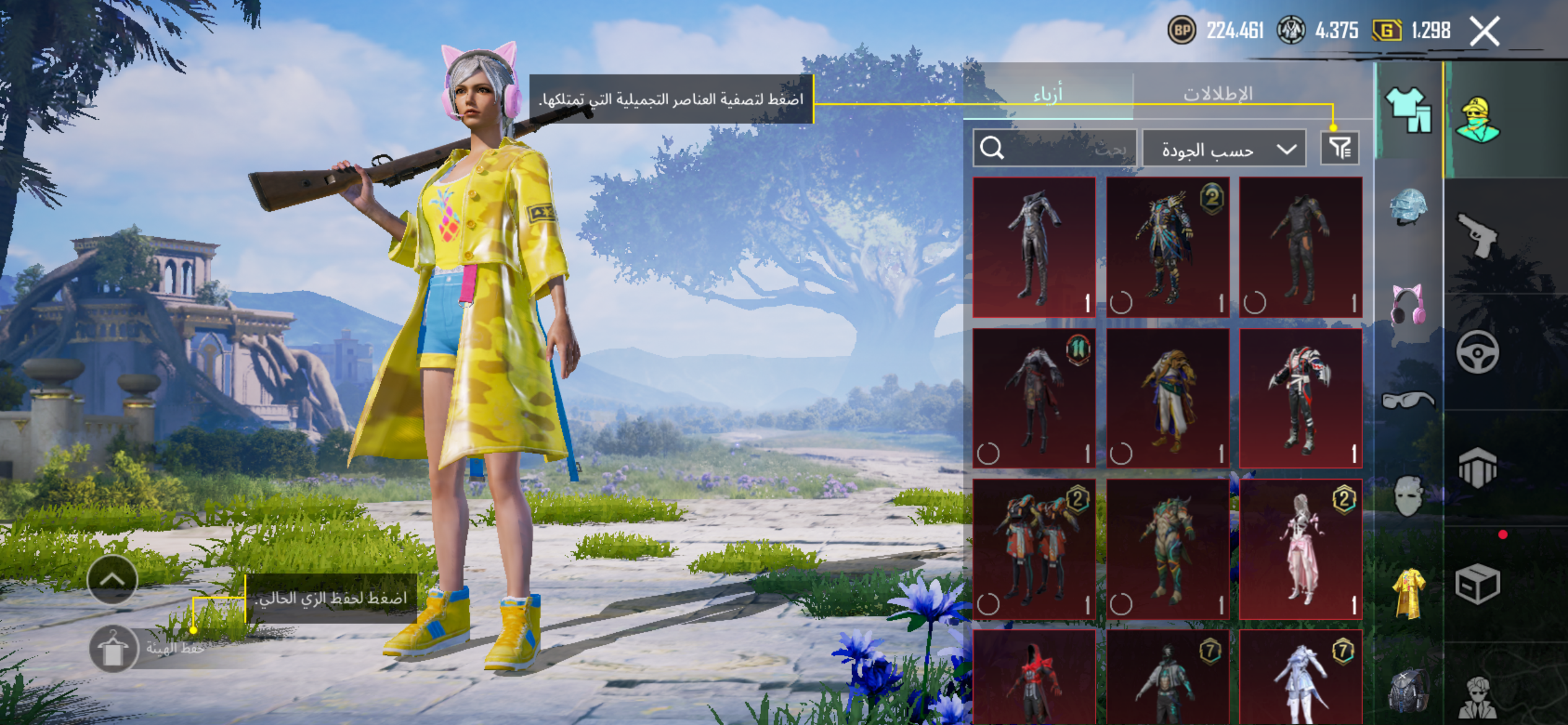Open the pistol weapons section
The height and width of the screenshot is (725, 1568).
(x=1478, y=235)
